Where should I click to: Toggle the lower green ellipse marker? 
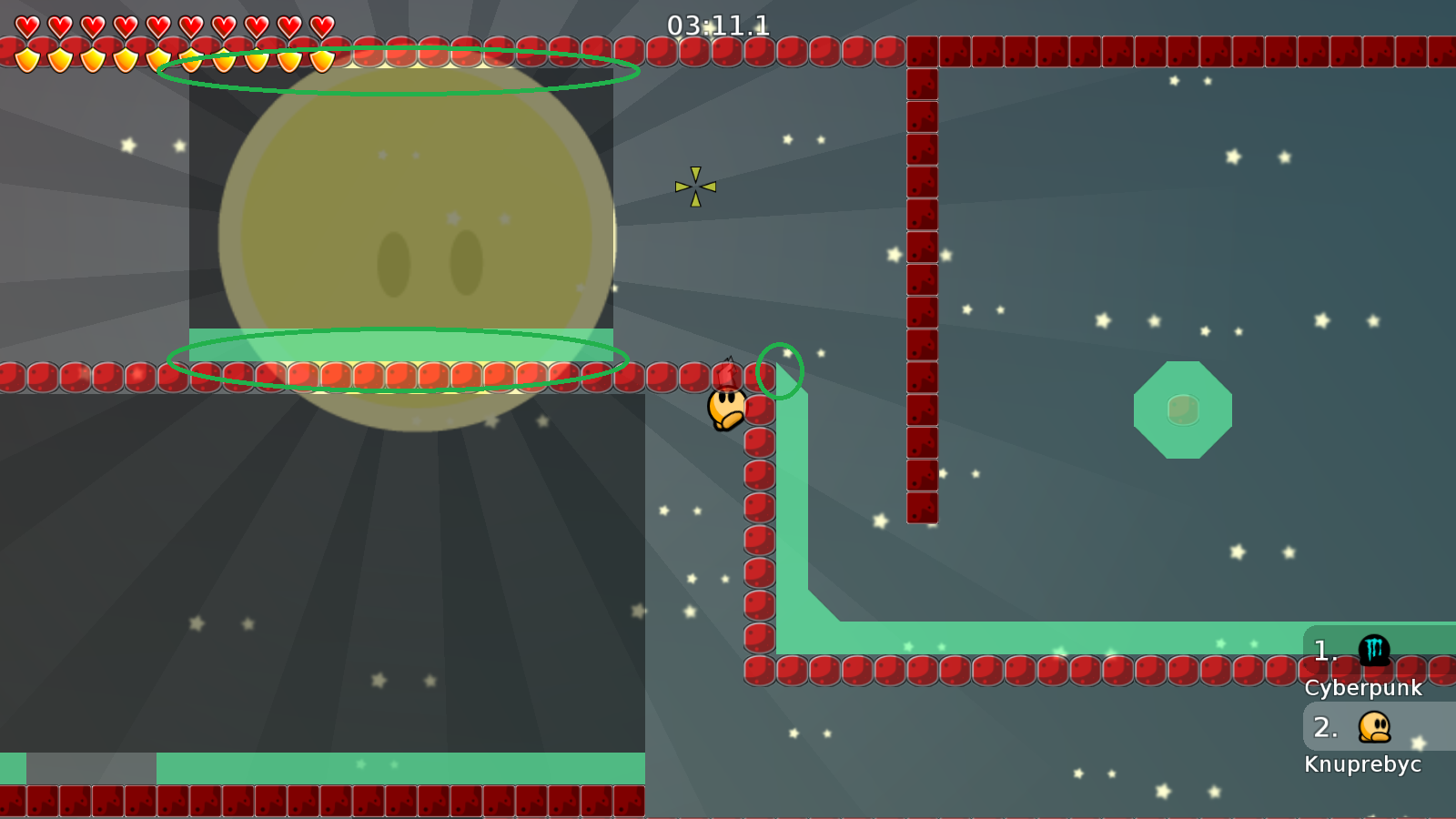pyautogui.click(x=398, y=359)
